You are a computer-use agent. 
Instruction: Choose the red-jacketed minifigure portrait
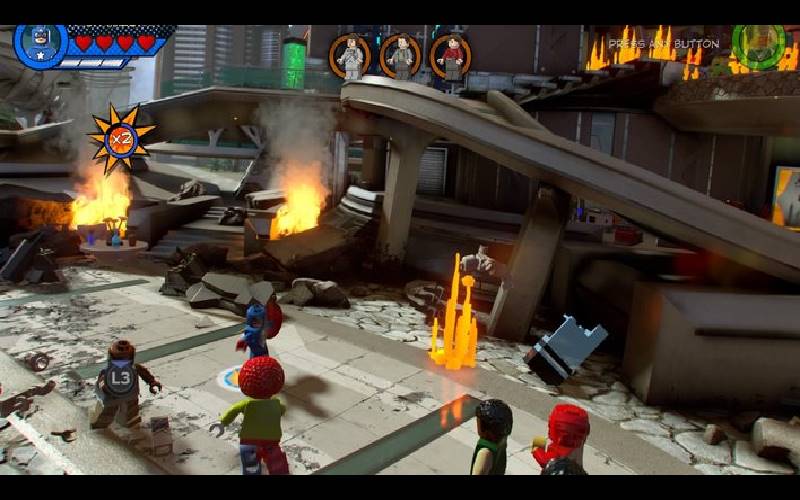(451, 56)
